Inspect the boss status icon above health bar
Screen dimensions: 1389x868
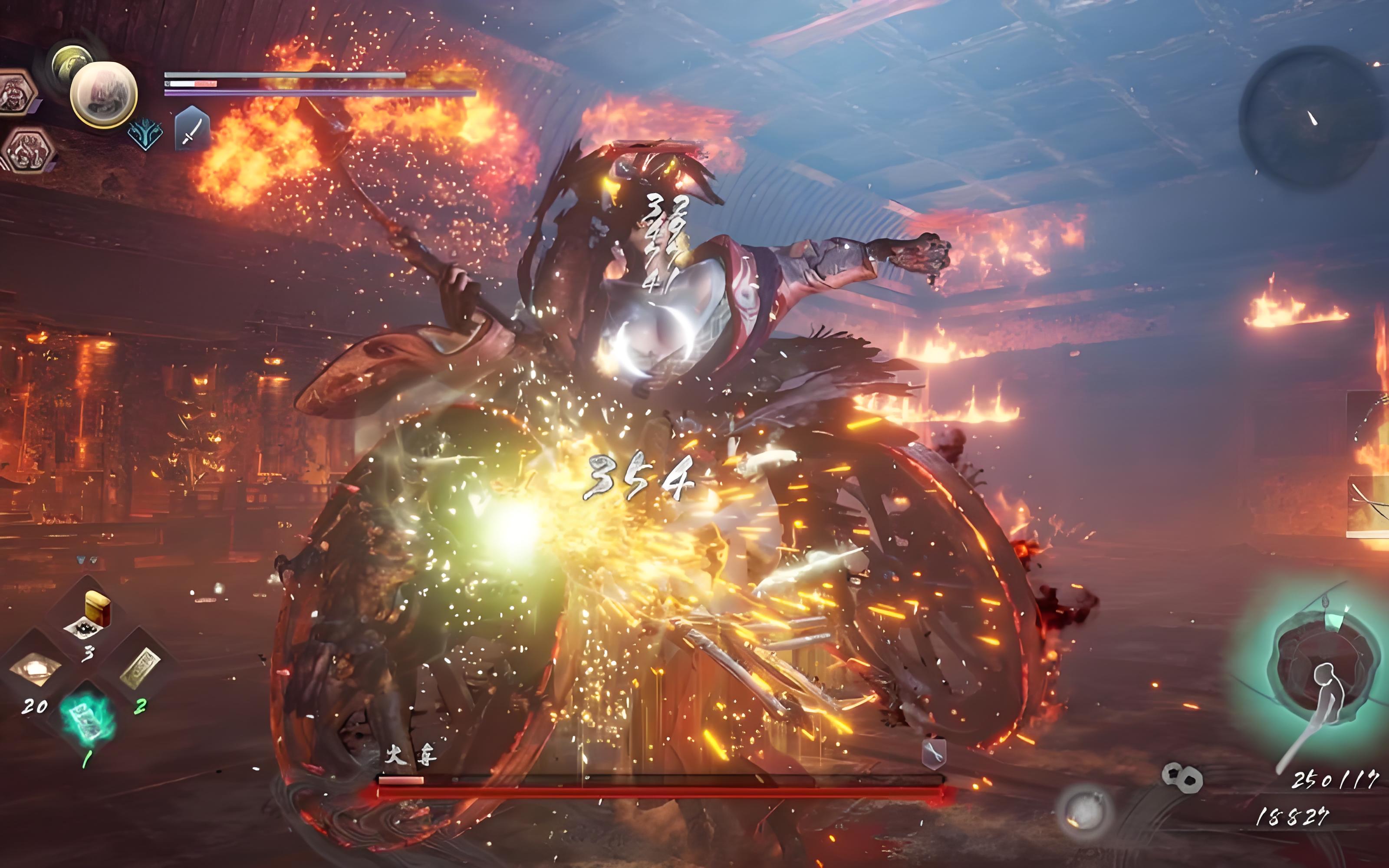click(x=934, y=752)
